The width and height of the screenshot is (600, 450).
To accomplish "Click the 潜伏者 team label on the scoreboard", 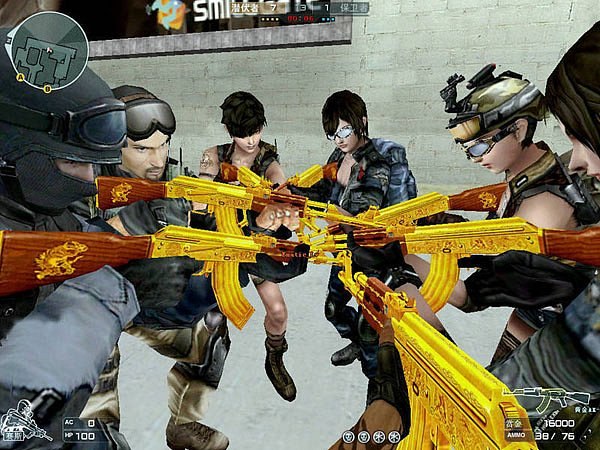I will pos(245,7).
